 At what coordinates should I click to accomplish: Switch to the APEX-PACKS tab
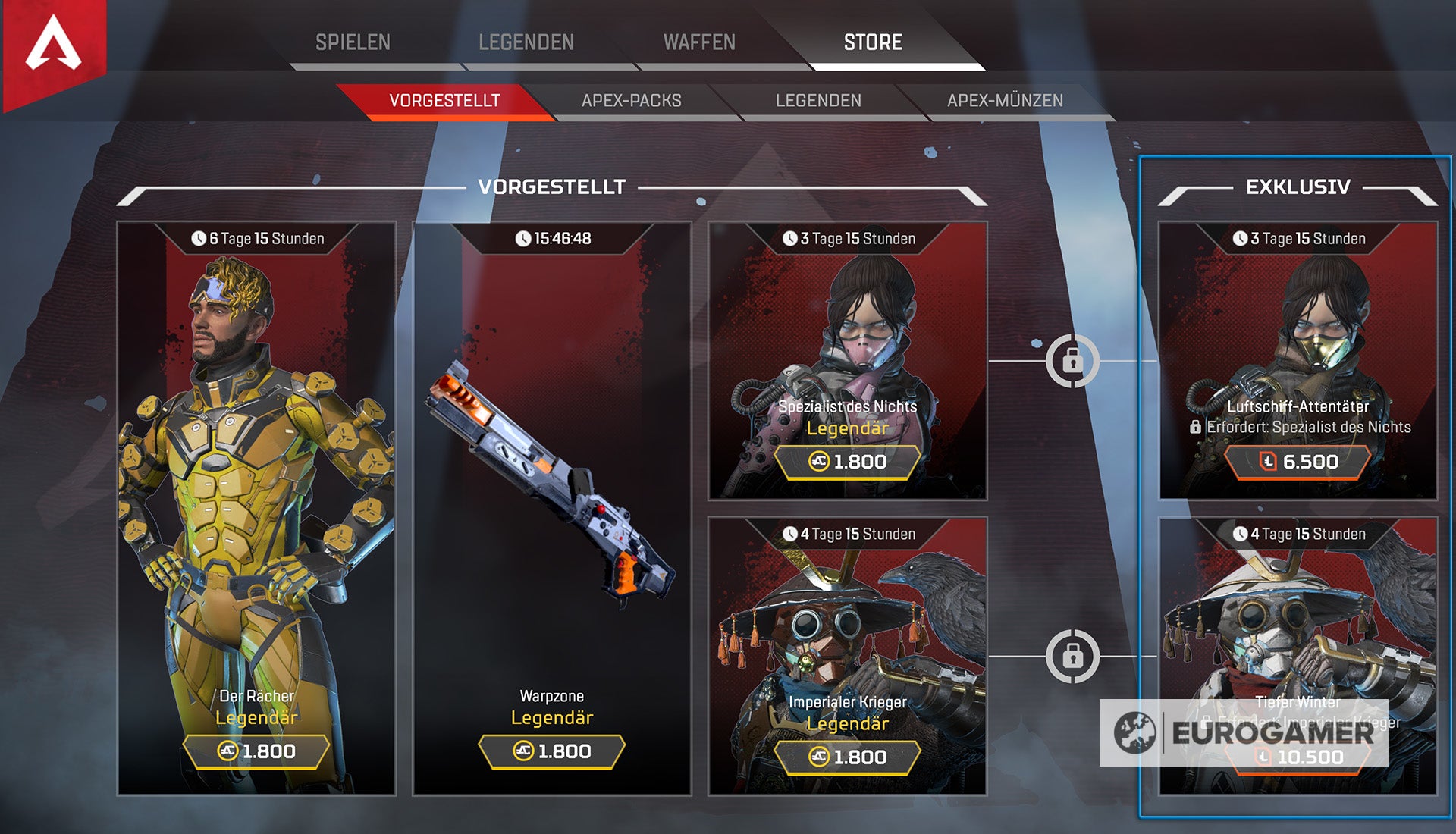pos(632,99)
